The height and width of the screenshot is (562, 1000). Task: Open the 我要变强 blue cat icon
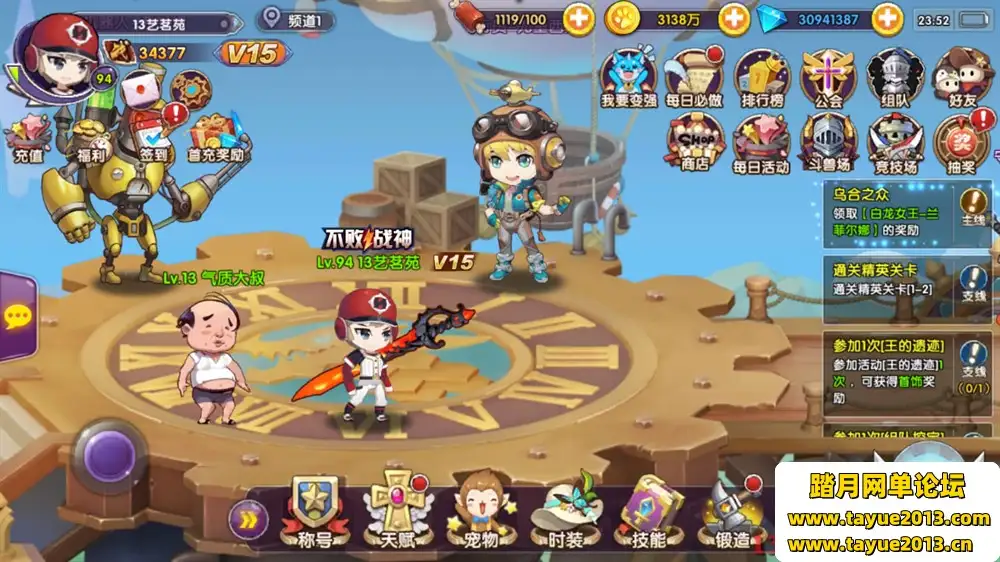pyautogui.click(x=627, y=74)
